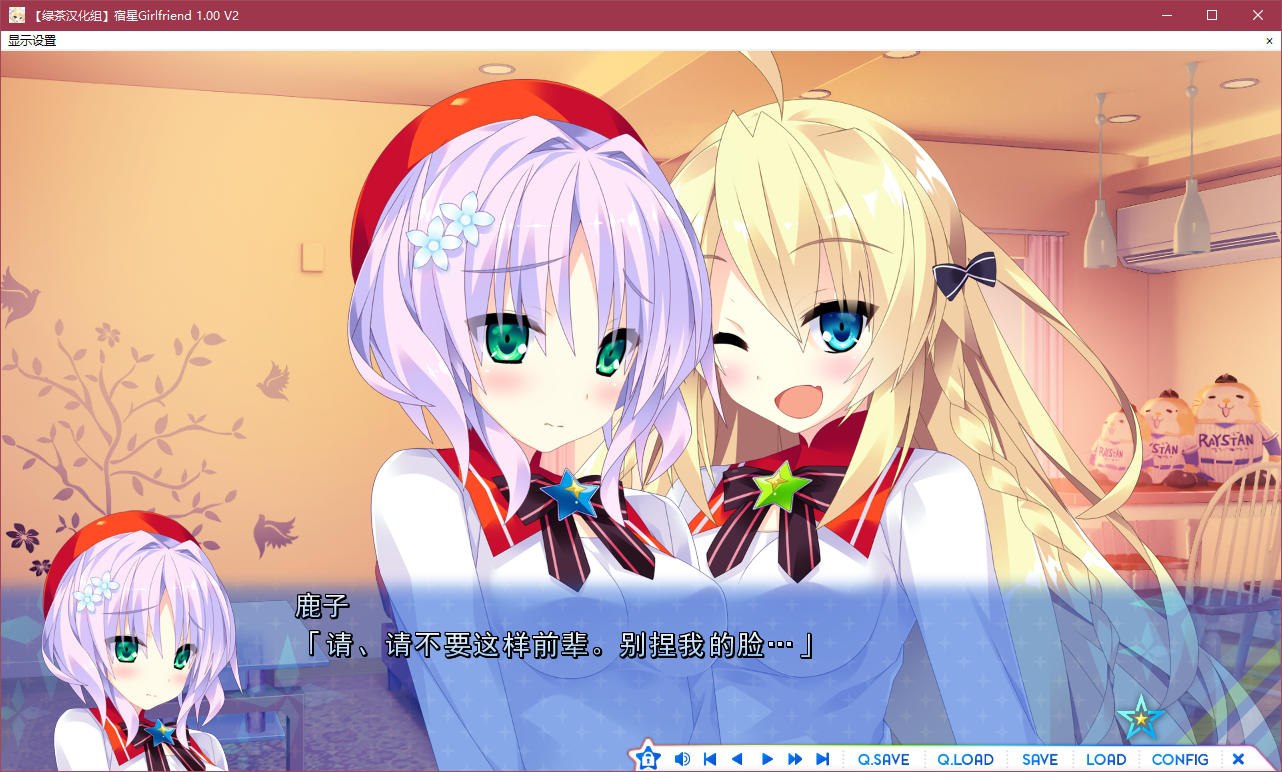The height and width of the screenshot is (772, 1282).
Task: Click the star lock icon on the toolbar
Action: coord(648,758)
